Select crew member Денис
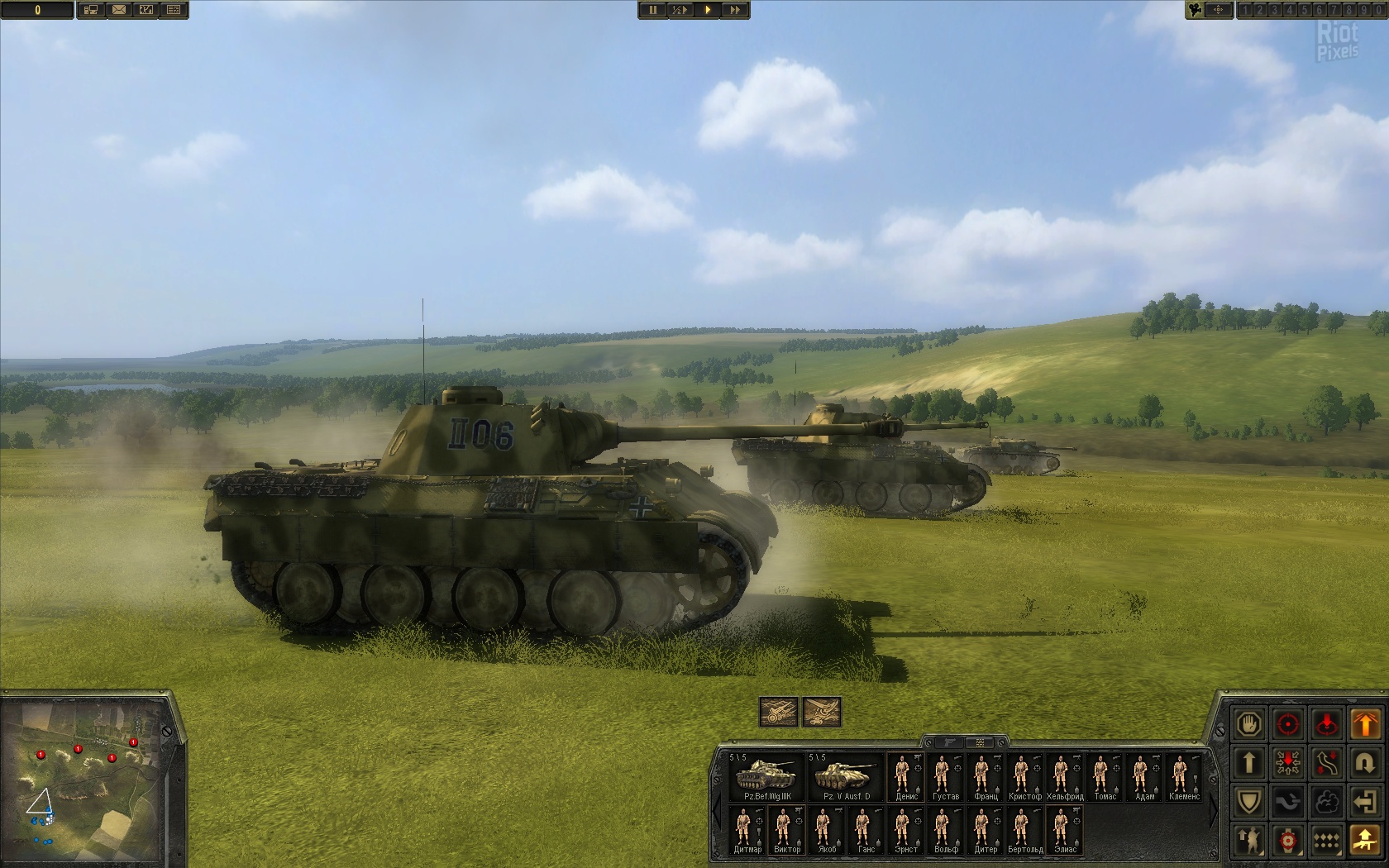 pos(906,777)
